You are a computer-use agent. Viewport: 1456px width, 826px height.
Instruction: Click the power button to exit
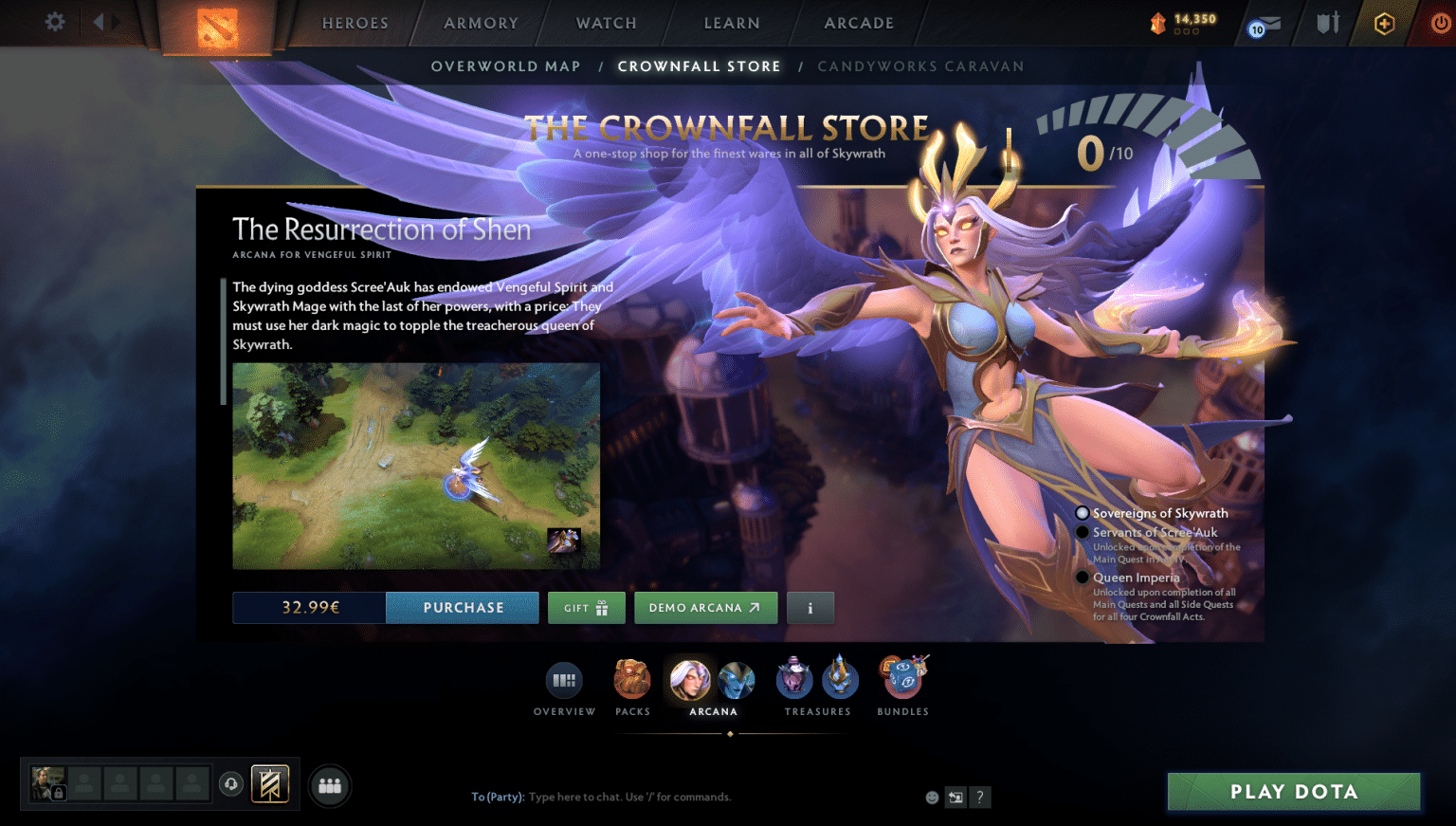point(1439,23)
